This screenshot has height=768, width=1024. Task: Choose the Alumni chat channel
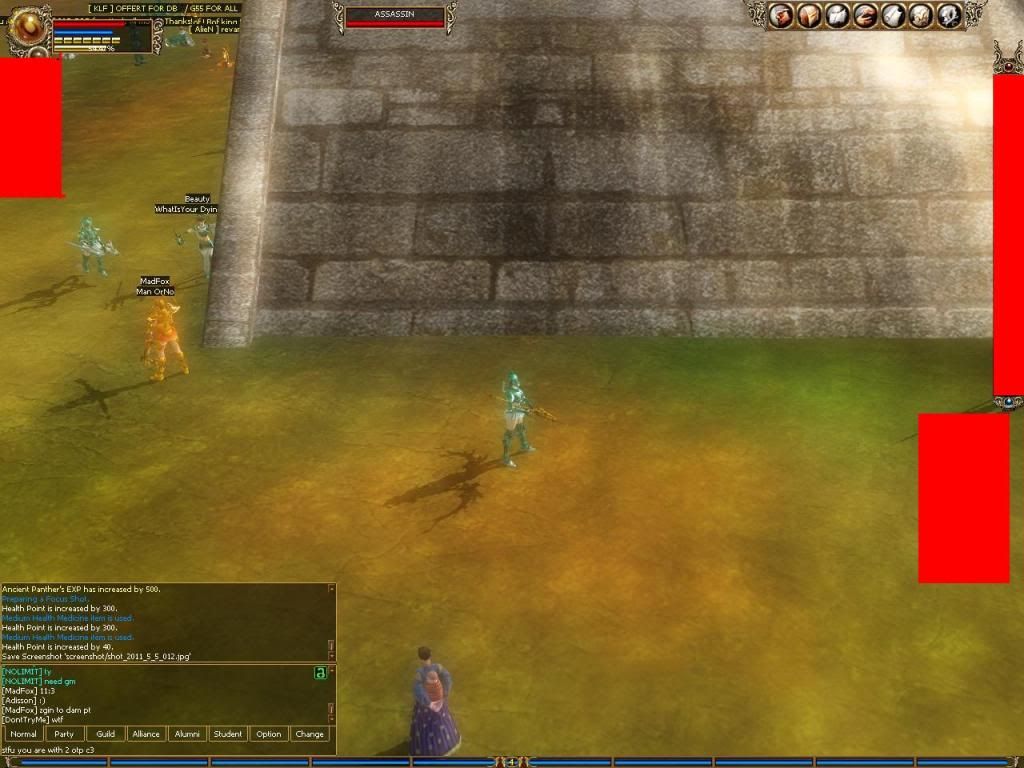187,734
